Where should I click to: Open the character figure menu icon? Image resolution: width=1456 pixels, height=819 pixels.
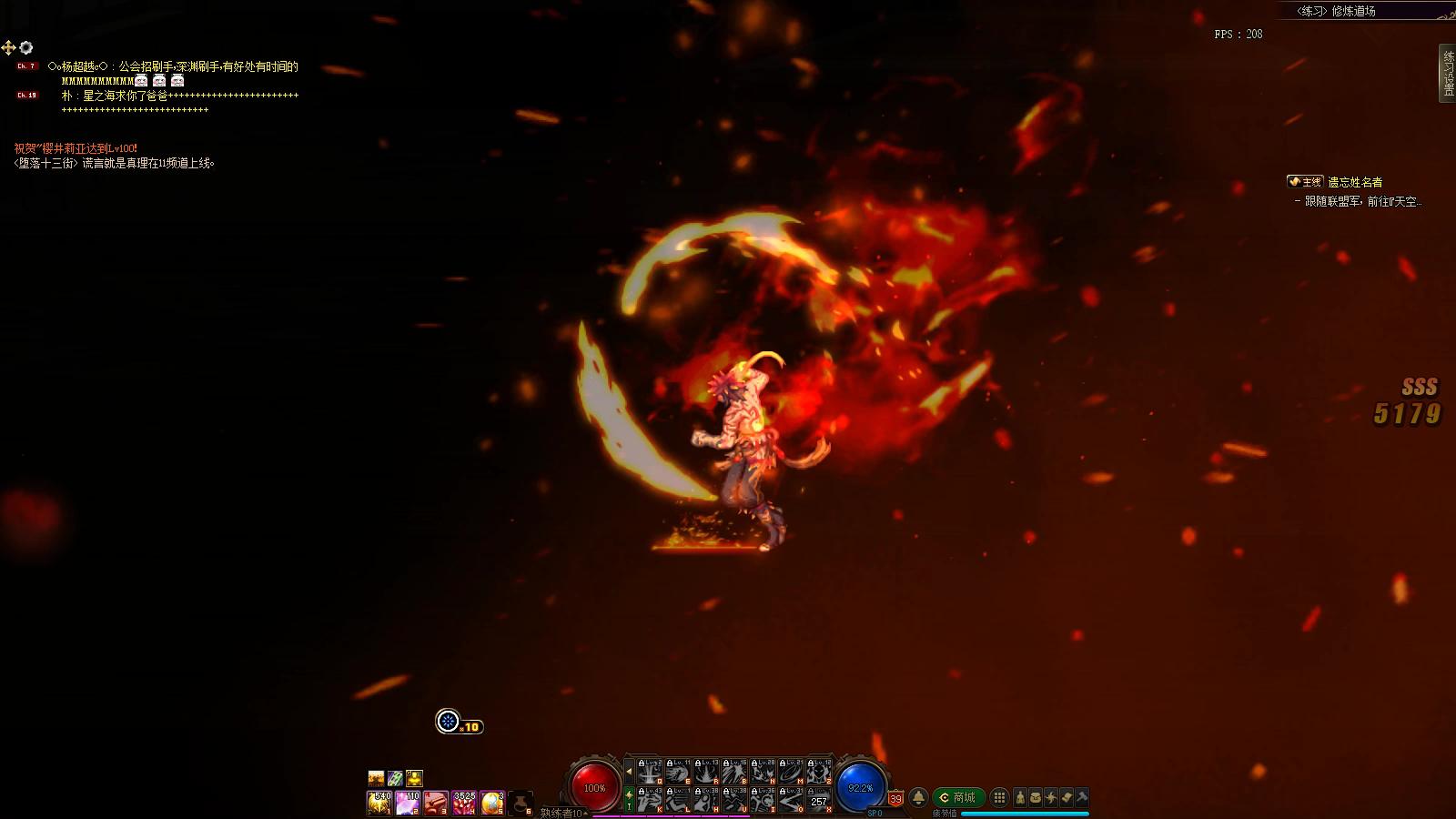coord(1020,798)
